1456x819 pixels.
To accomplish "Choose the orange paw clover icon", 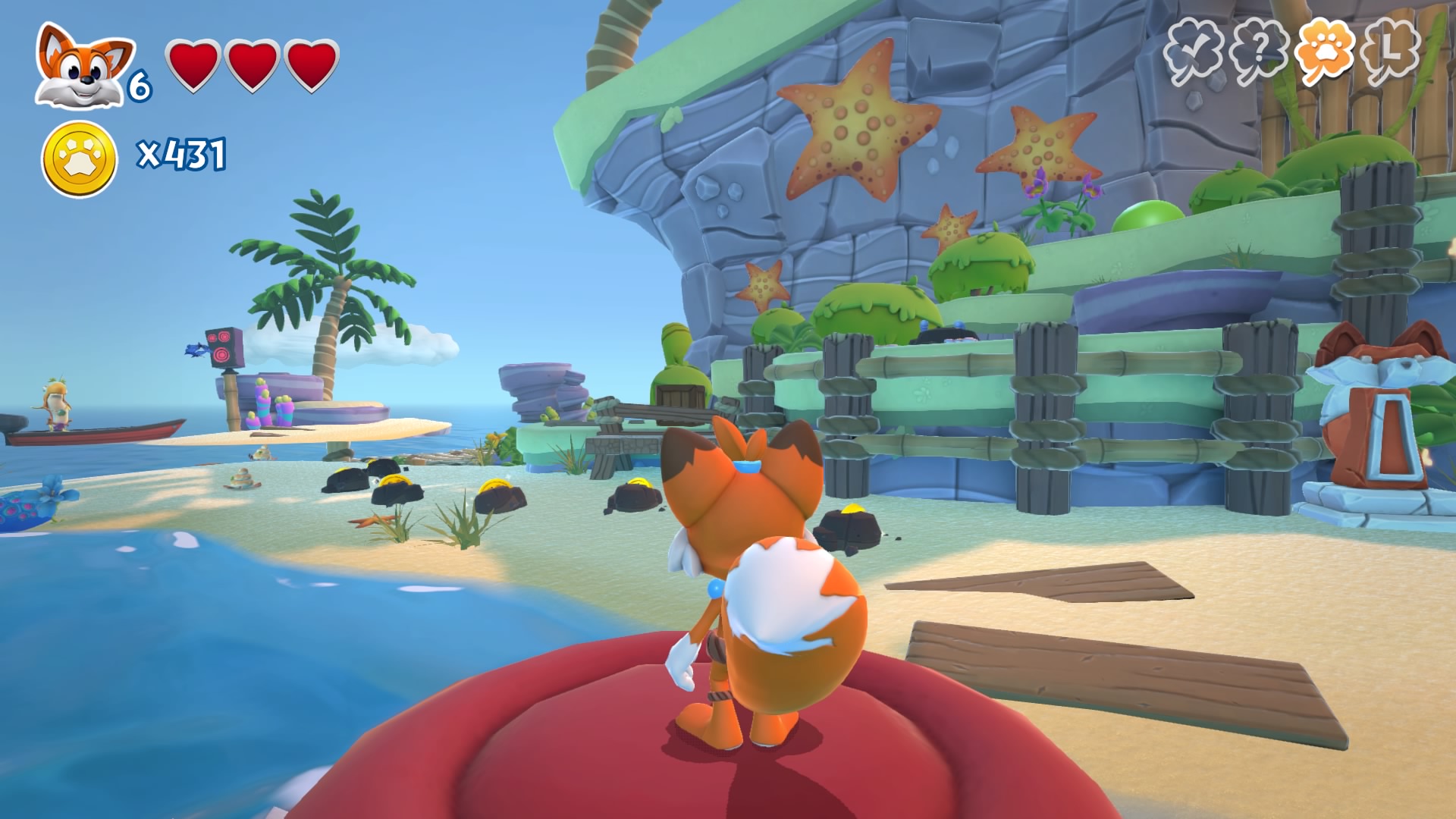I will pyautogui.click(x=1324, y=51).
